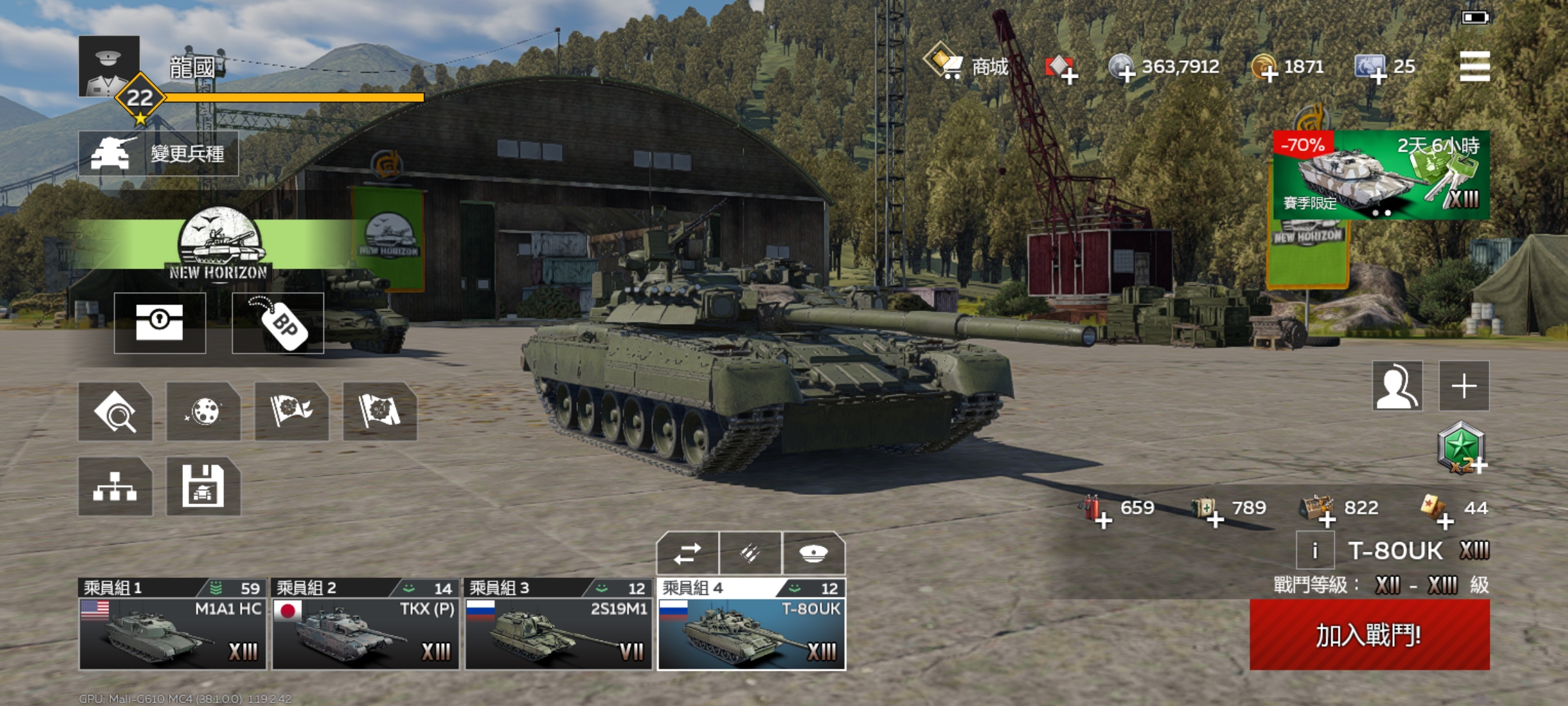This screenshot has width=1568, height=706.
Task: Open the research tree diagram icon
Action: (x=115, y=487)
